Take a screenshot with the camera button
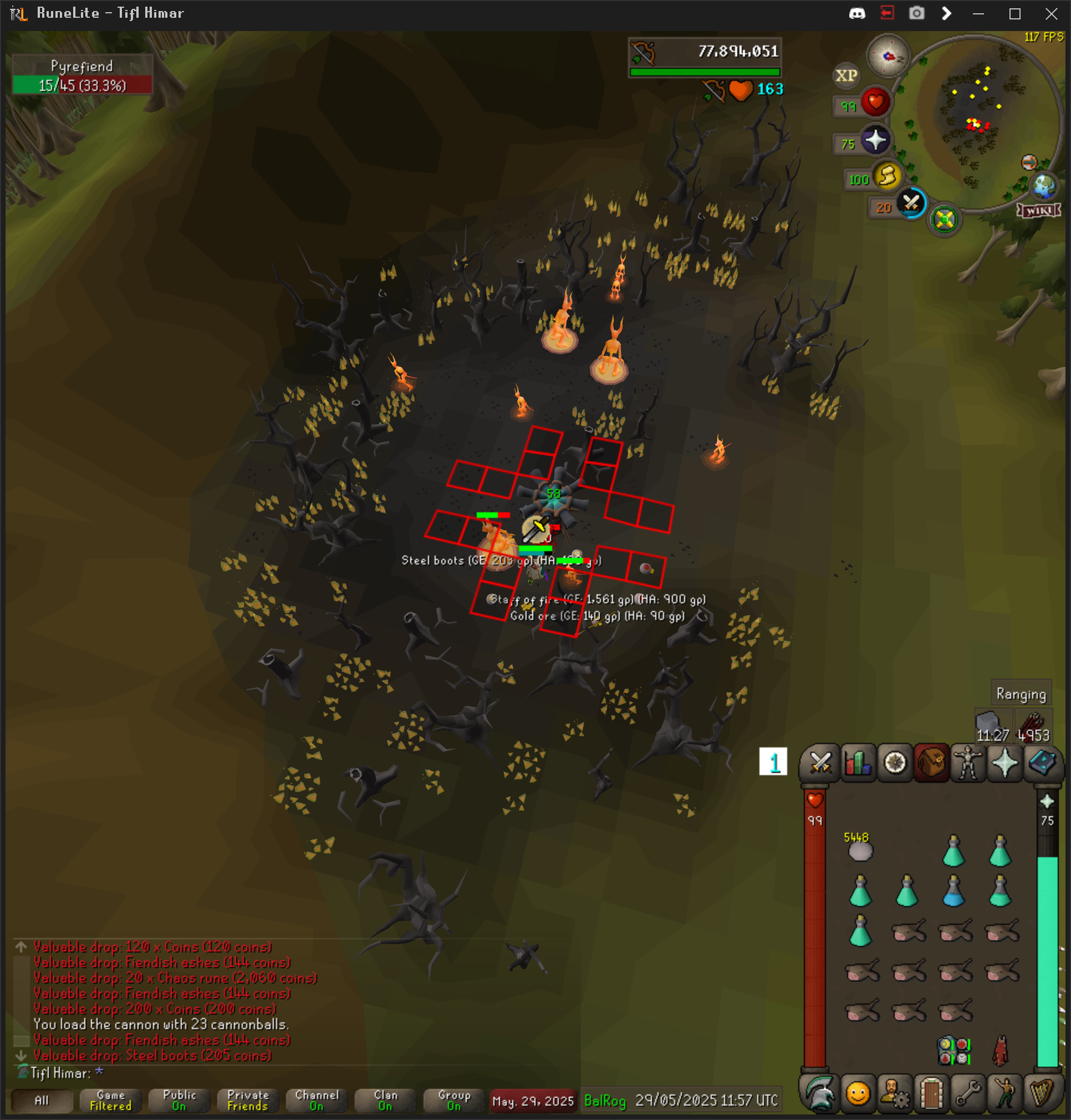The height and width of the screenshot is (1120, 1071). click(916, 13)
